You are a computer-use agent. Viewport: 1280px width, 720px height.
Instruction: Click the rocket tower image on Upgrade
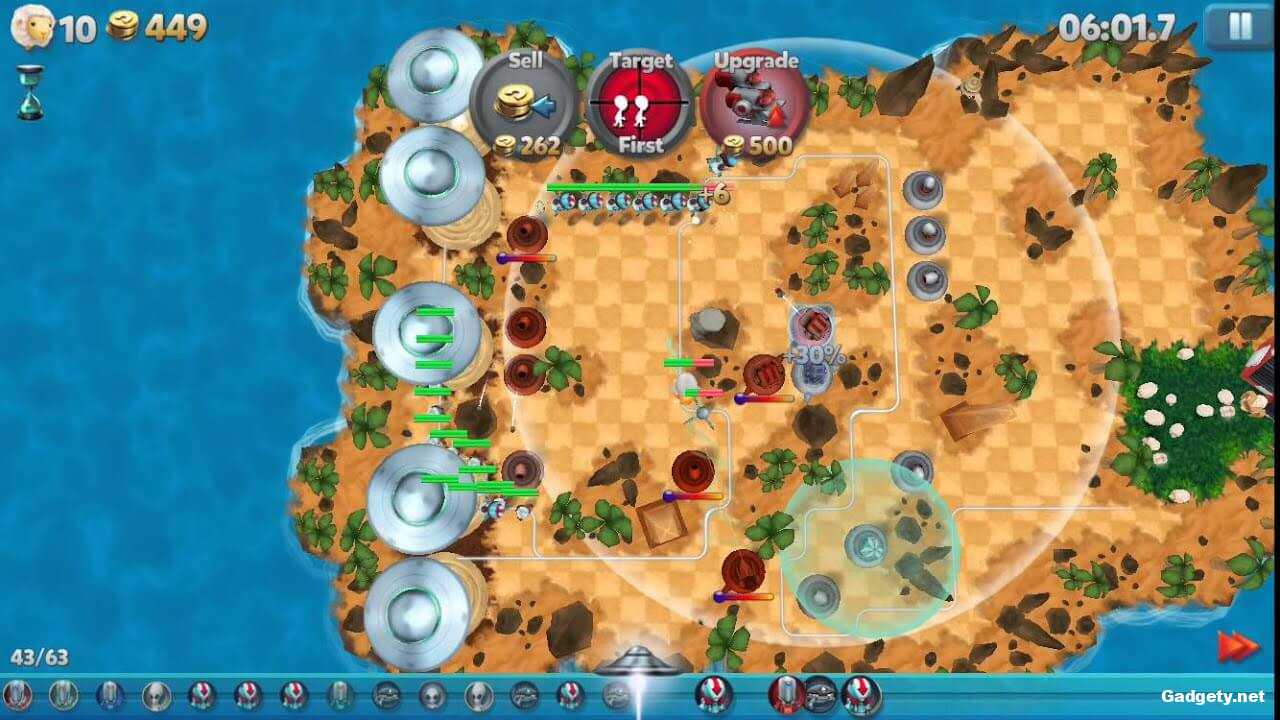750,100
